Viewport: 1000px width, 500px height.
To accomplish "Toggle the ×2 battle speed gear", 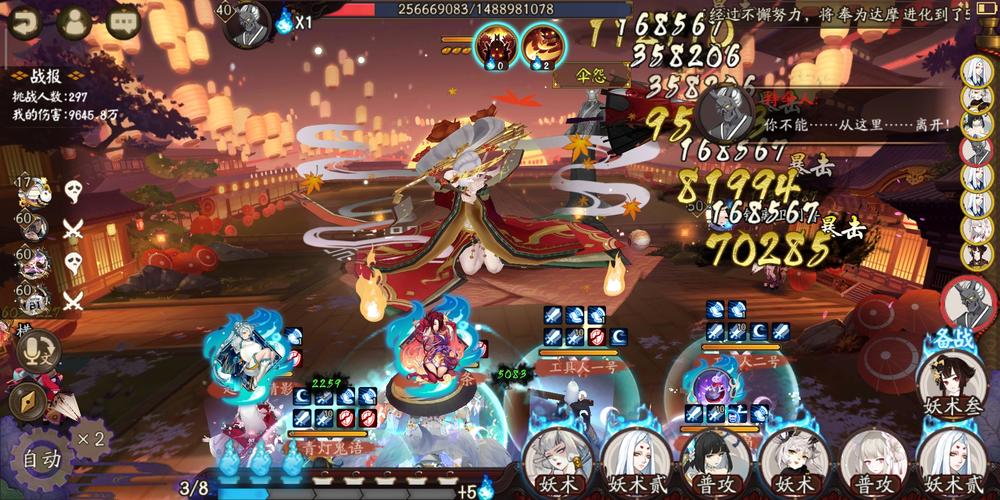I will (x=92, y=438).
